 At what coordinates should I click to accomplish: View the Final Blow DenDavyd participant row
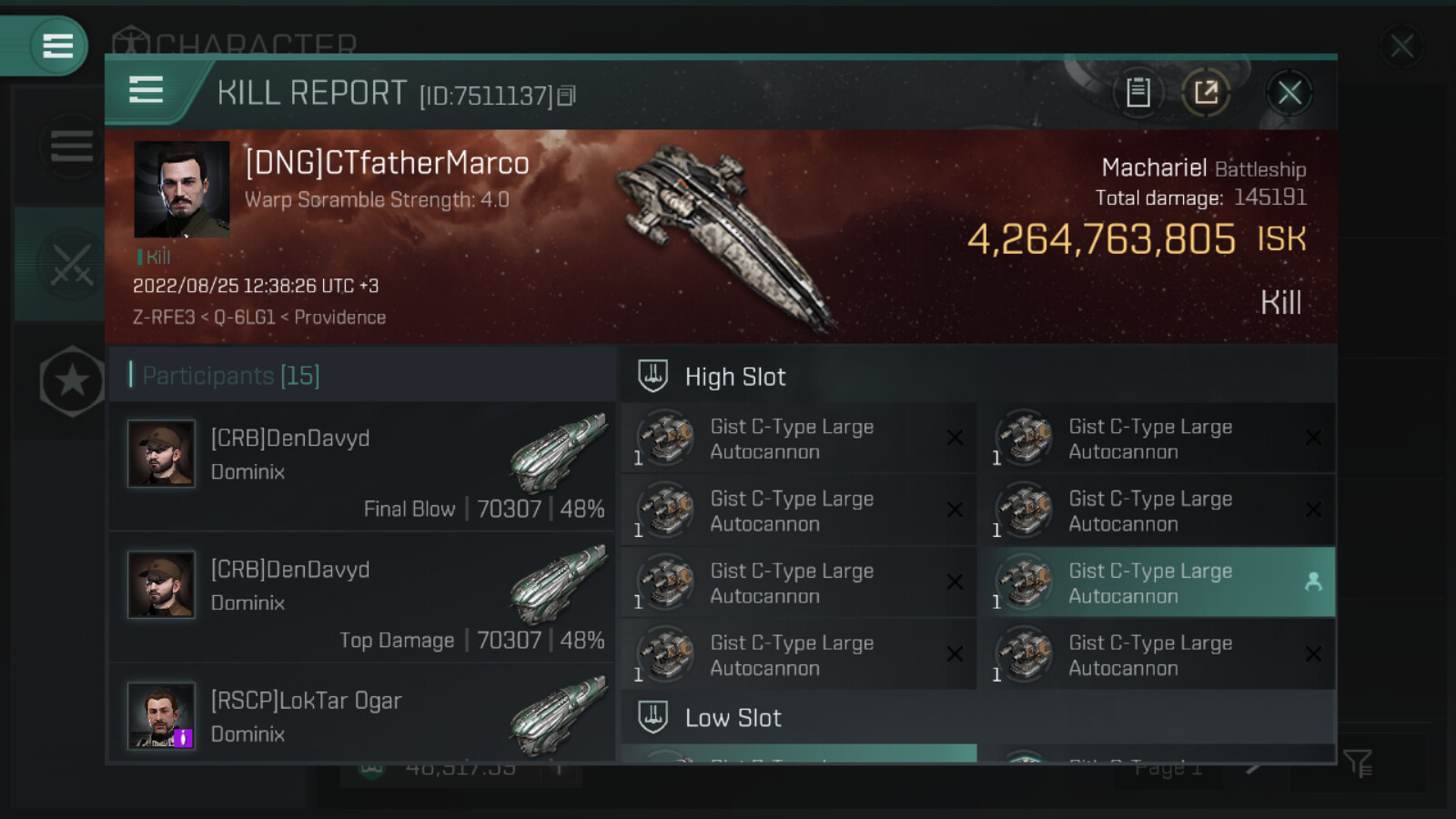[x=362, y=467]
